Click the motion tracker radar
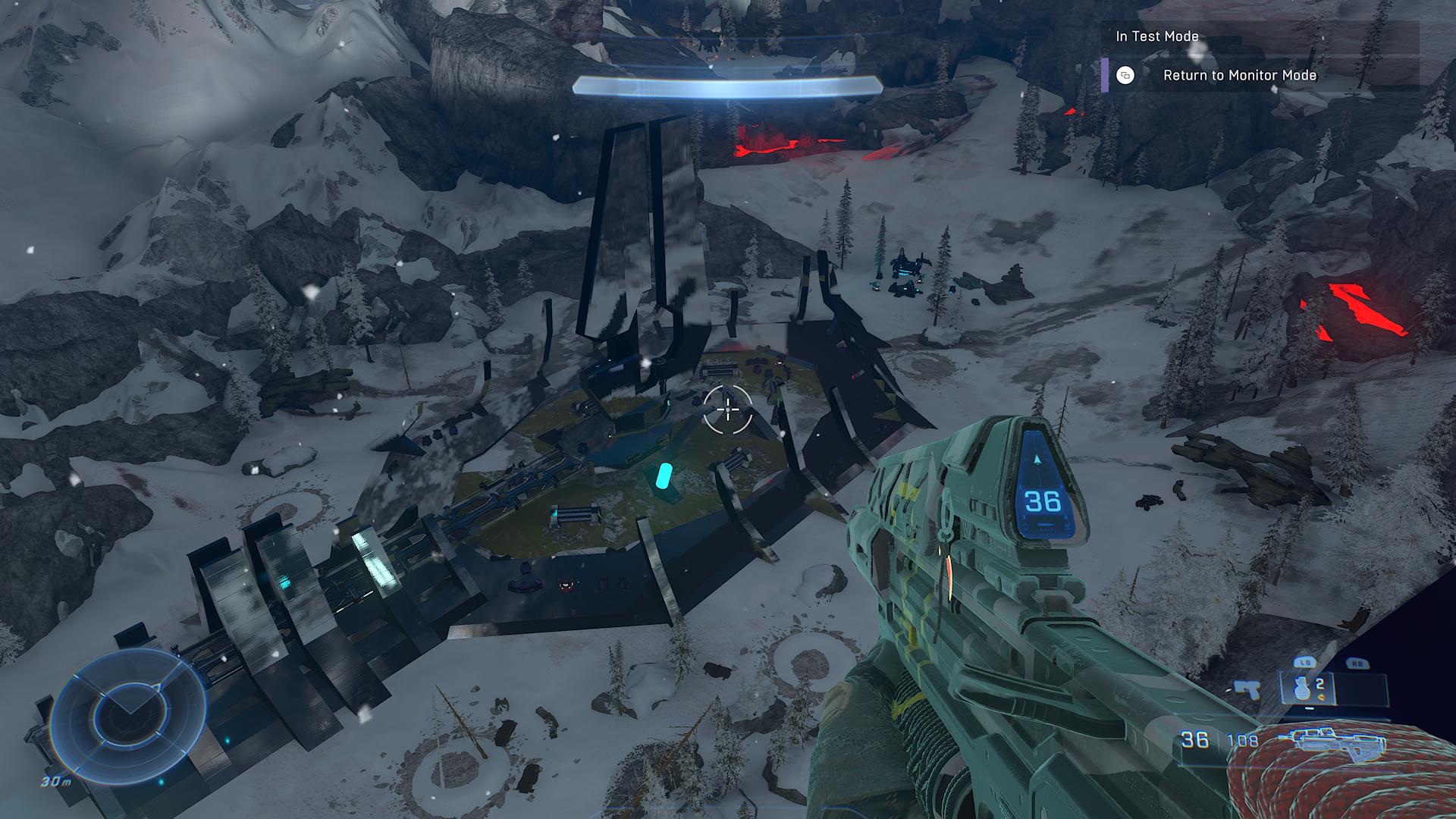This screenshot has height=819, width=1456. point(129,711)
